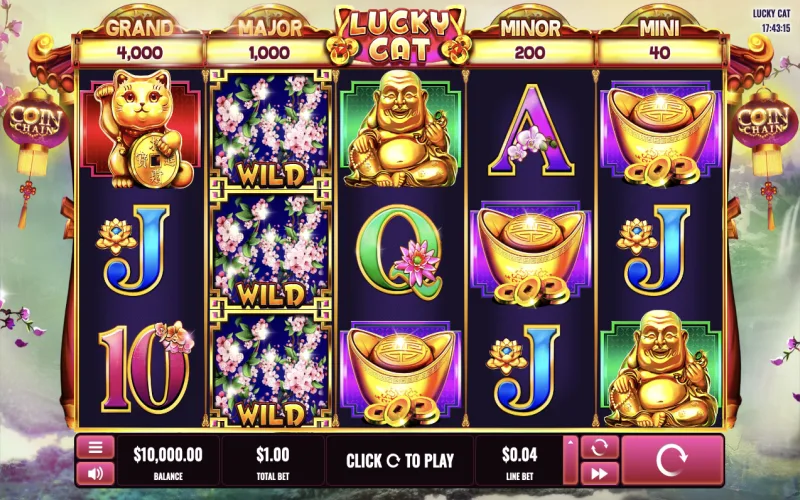800x500 pixels.
Task: Toggle the sound speaker button
Action: (95, 473)
